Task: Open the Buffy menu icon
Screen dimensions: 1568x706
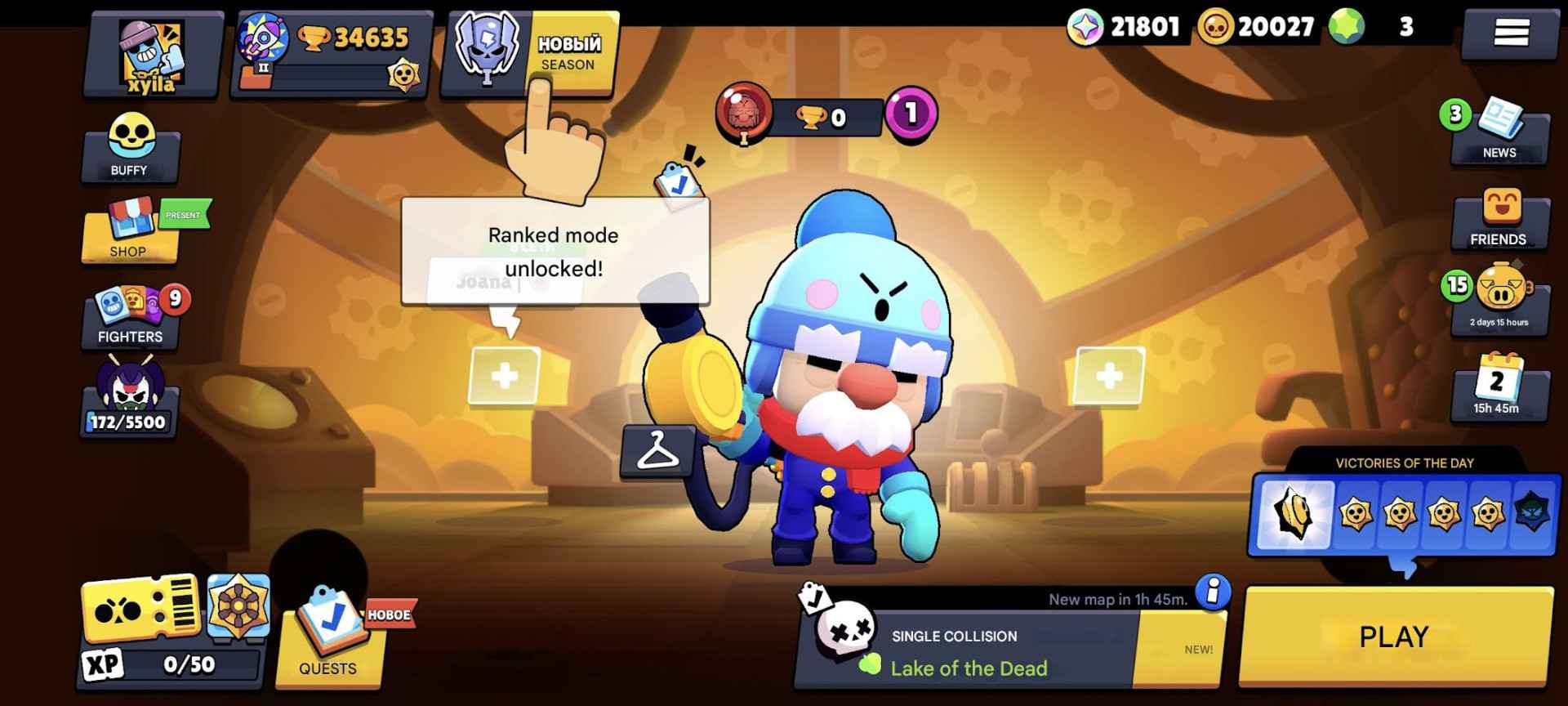Action: point(129,151)
